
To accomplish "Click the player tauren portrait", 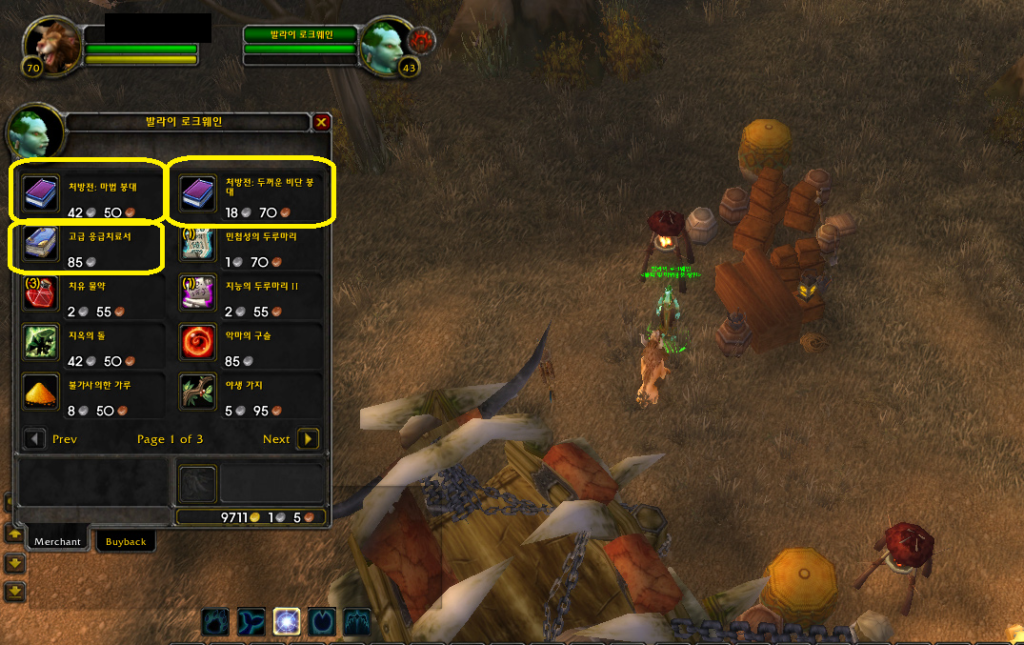I will coord(55,45).
